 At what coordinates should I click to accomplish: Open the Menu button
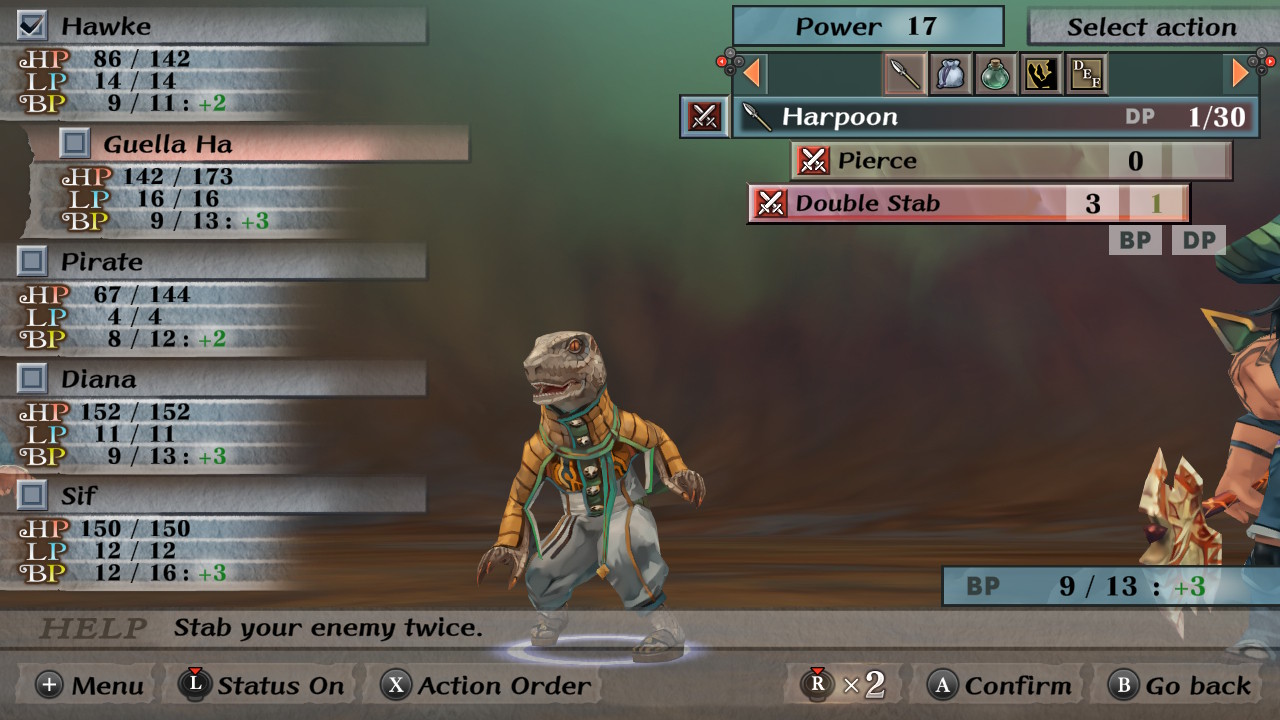[x=90, y=685]
